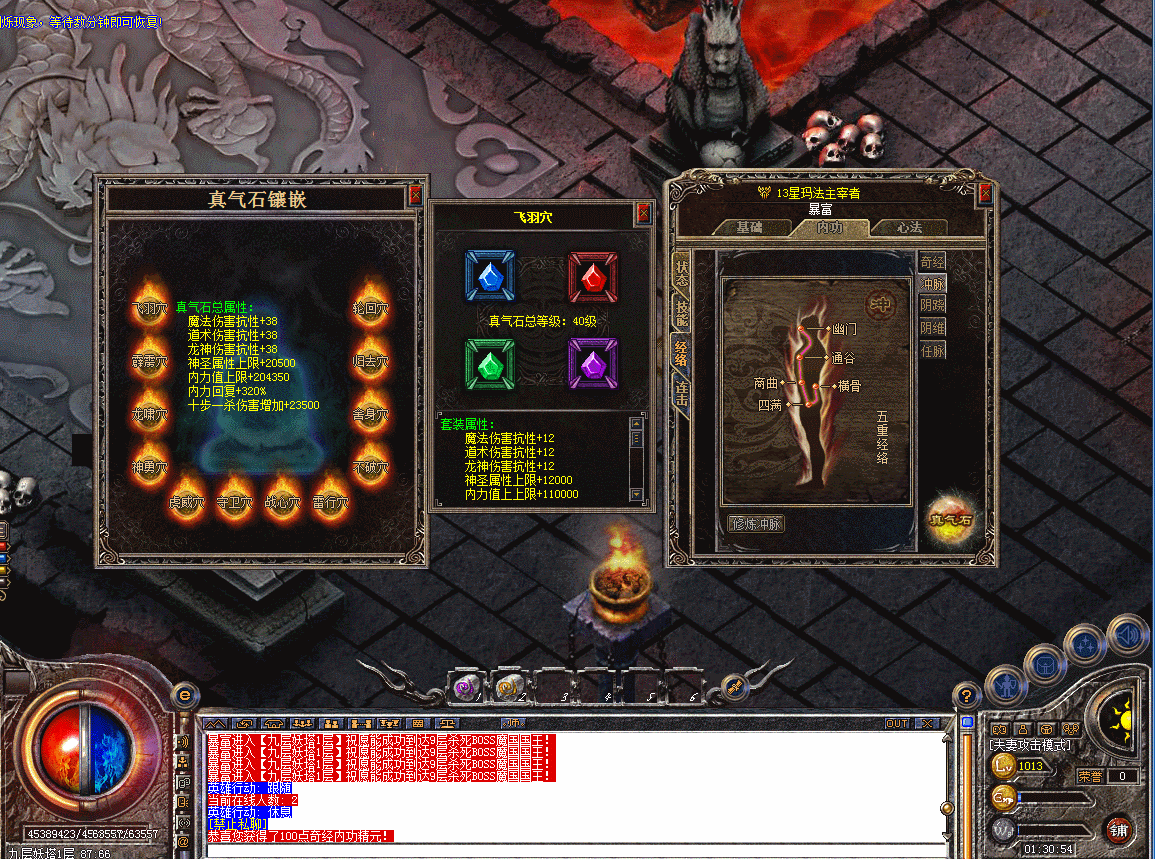
Task: Choose the 霹雳穴 acupoint node
Action: point(150,356)
